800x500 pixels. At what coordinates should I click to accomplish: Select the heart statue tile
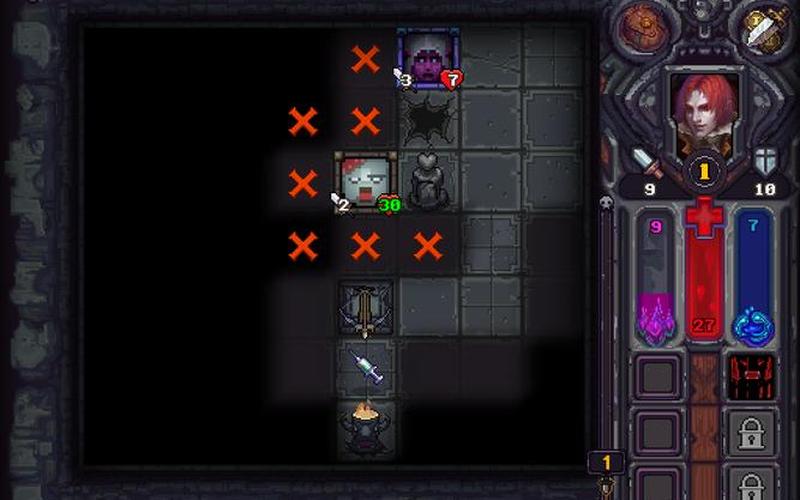428,182
